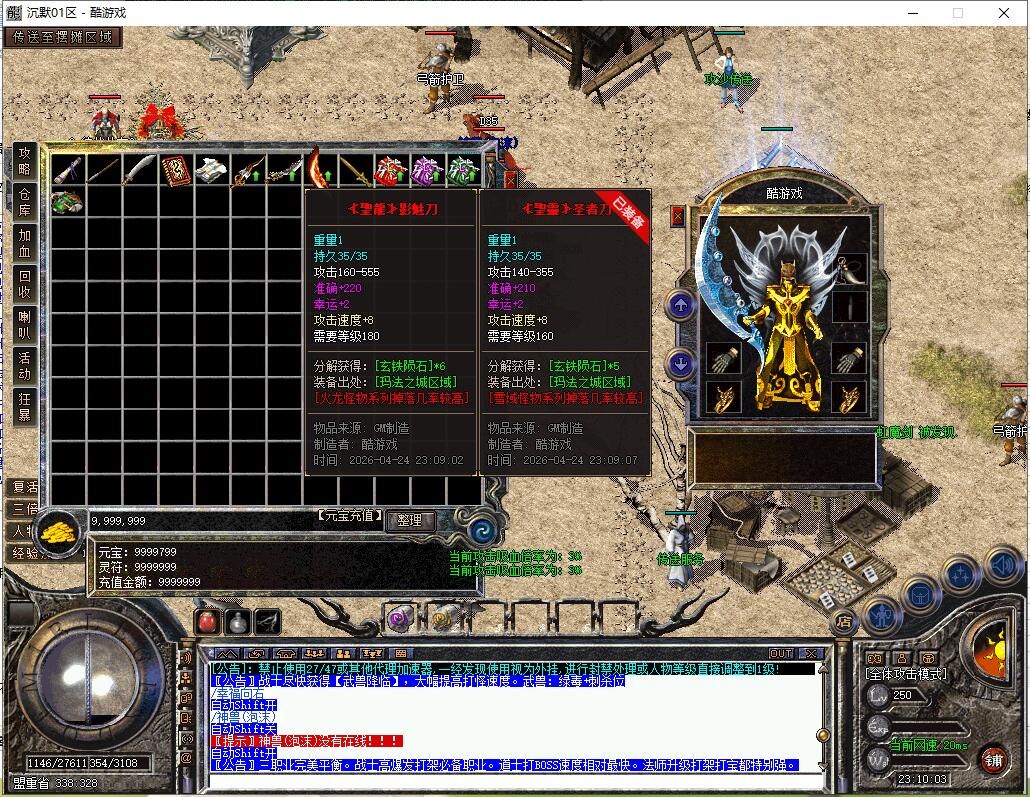
Task: Open the 回收 recycle tab
Action: pyautogui.click(x=25, y=284)
